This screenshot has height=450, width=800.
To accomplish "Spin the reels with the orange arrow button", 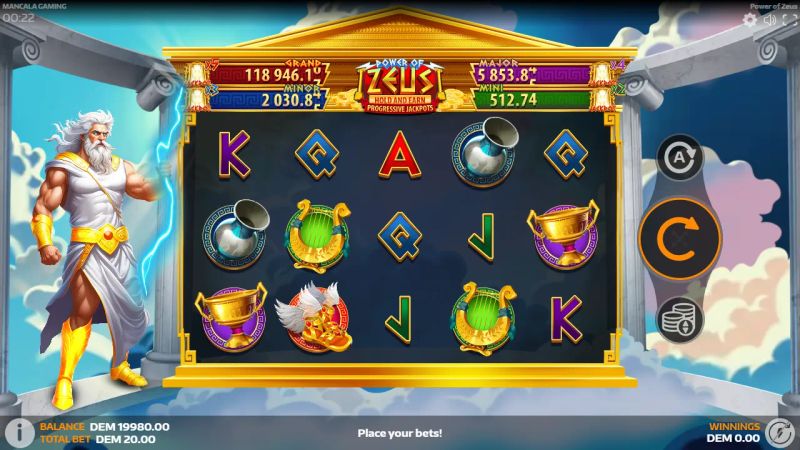I will coord(680,238).
